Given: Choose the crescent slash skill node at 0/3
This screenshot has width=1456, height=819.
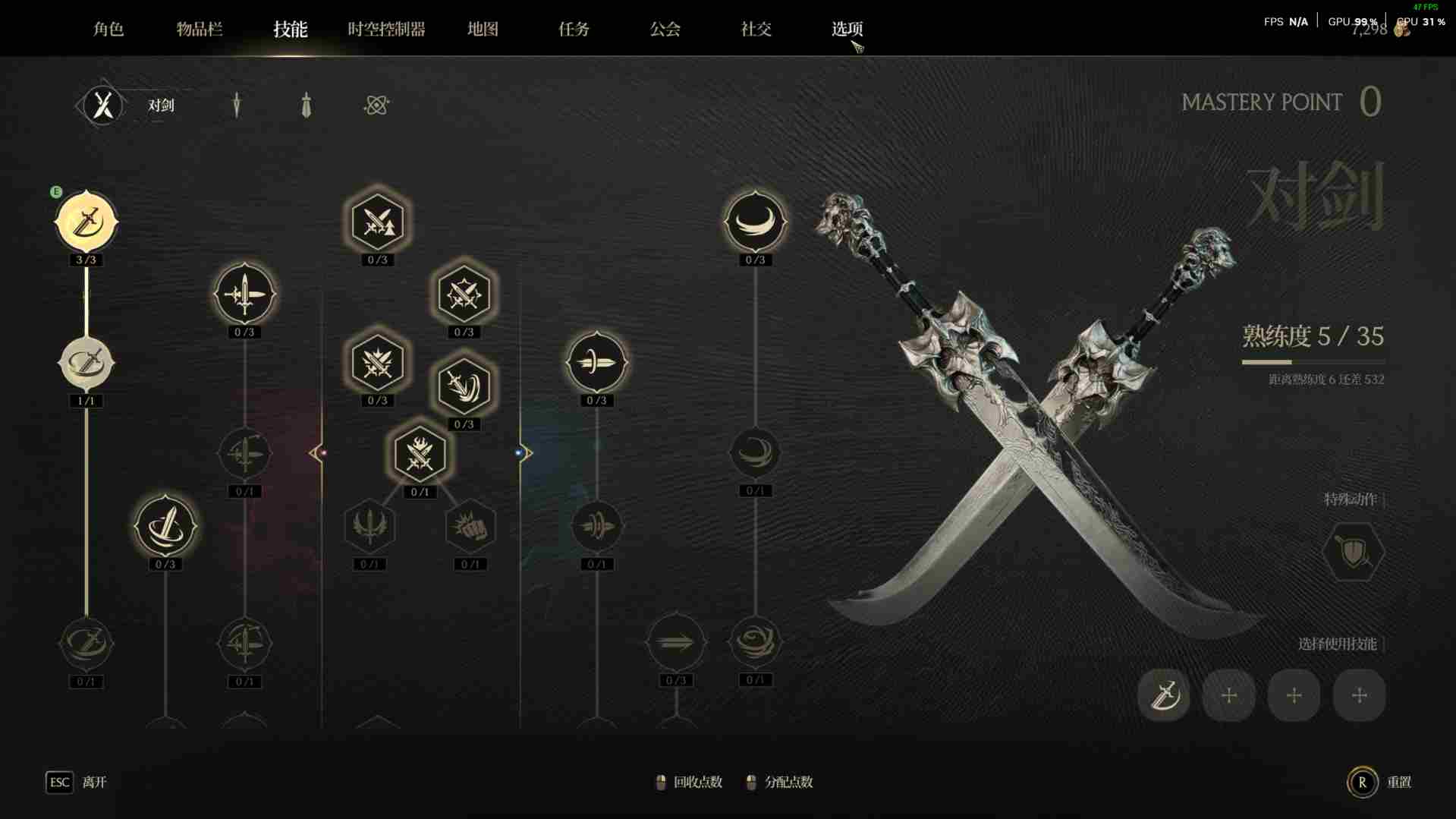Looking at the screenshot, I should (x=754, y=222).
